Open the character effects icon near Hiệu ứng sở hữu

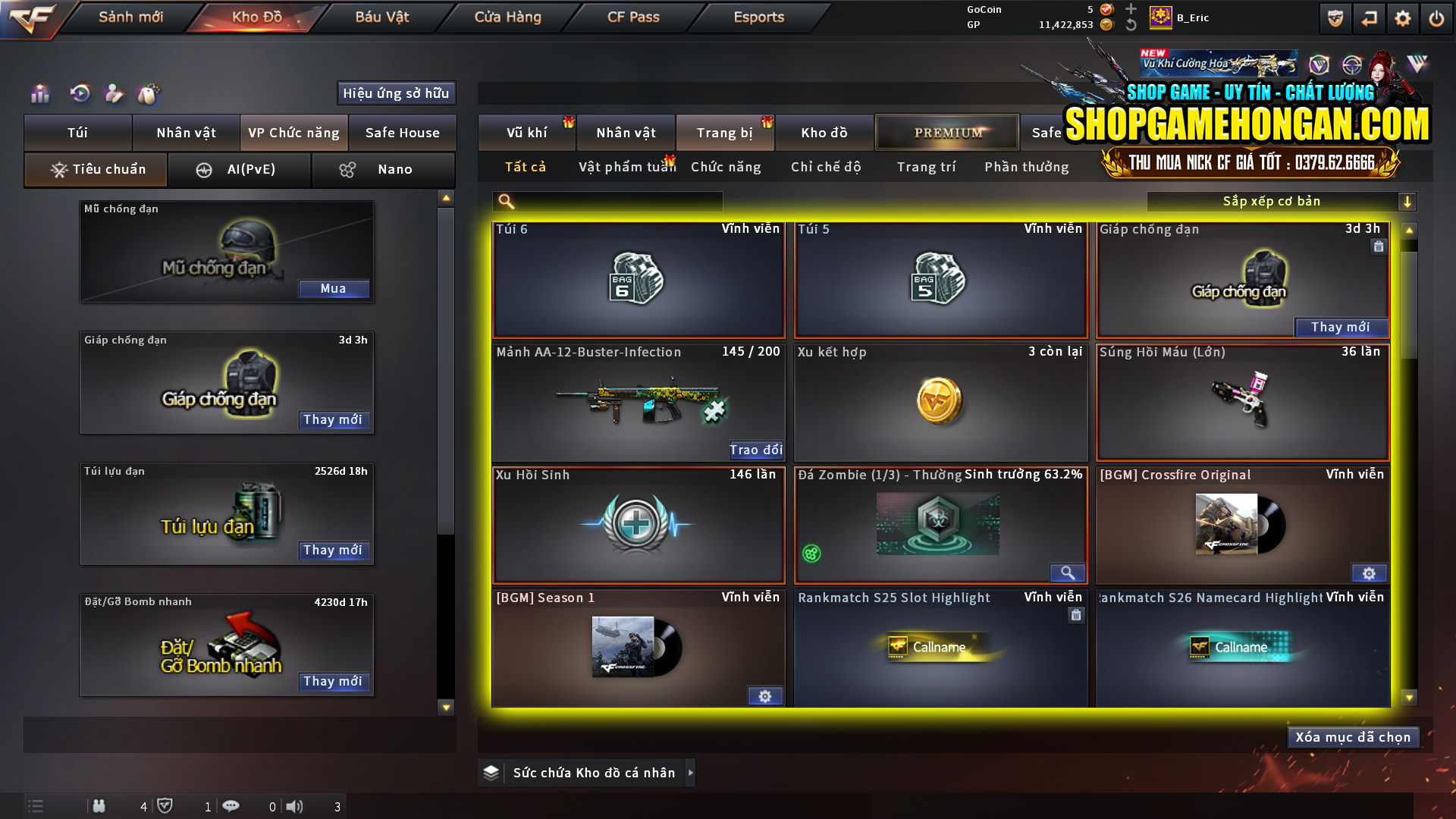[x=114, y=93]
